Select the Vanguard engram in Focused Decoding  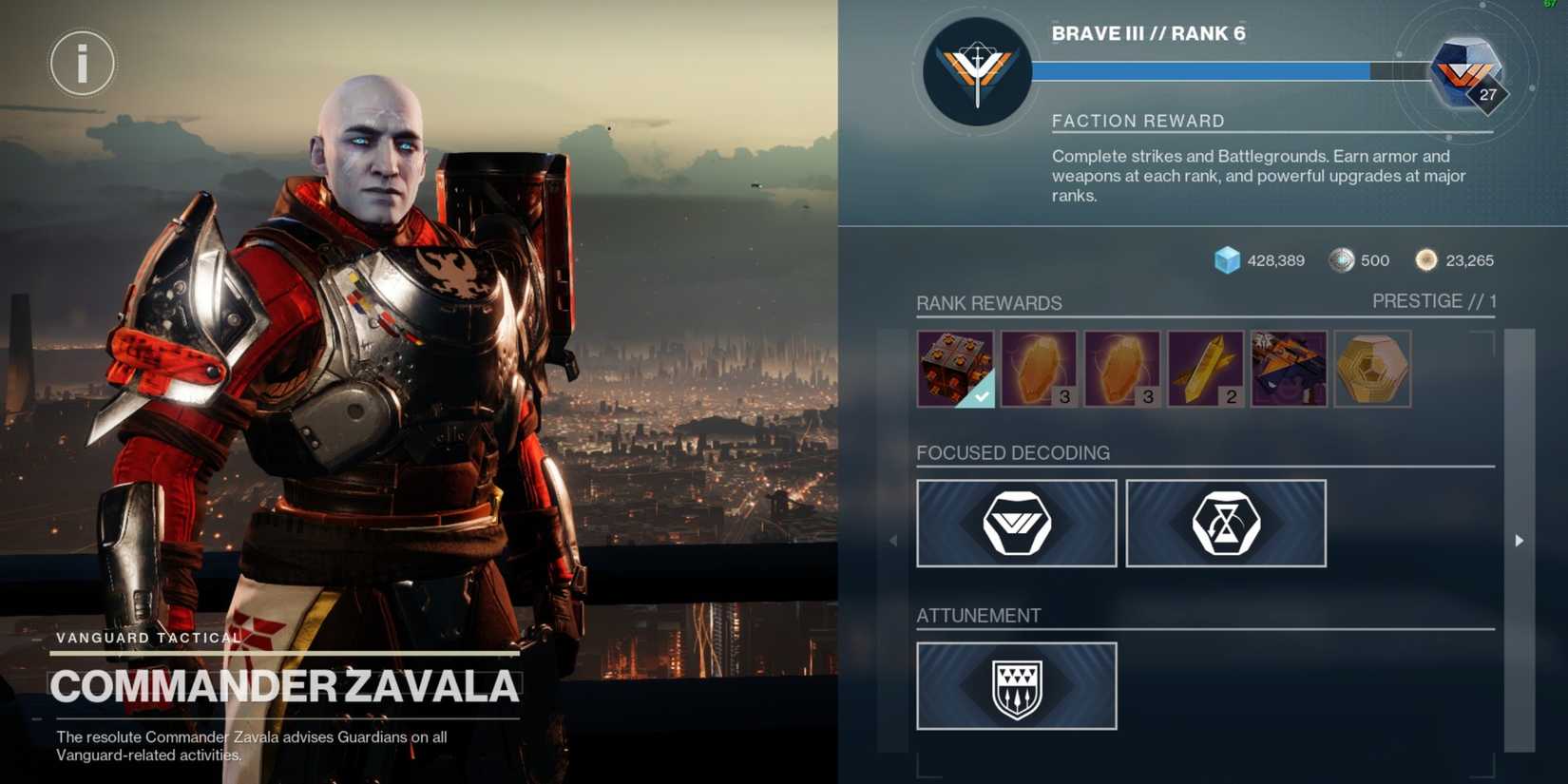coord(1015,523)
